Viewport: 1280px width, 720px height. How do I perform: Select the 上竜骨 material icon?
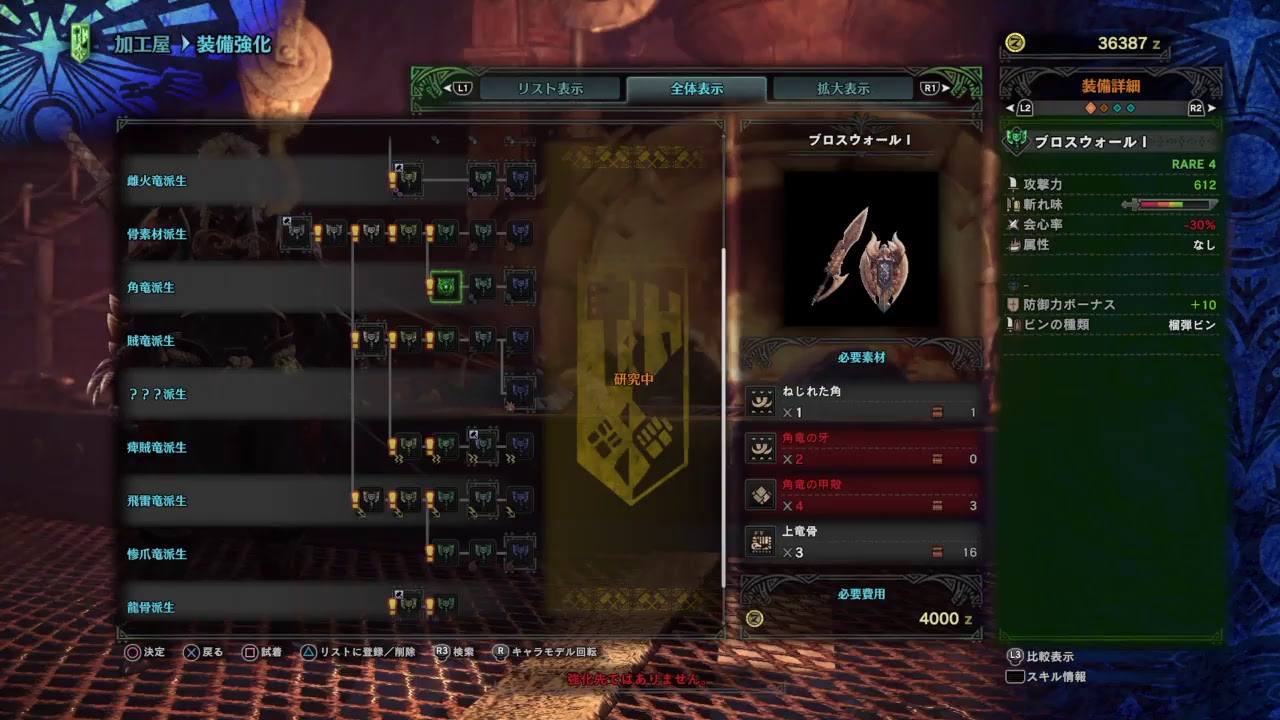[x=761, y=541]
